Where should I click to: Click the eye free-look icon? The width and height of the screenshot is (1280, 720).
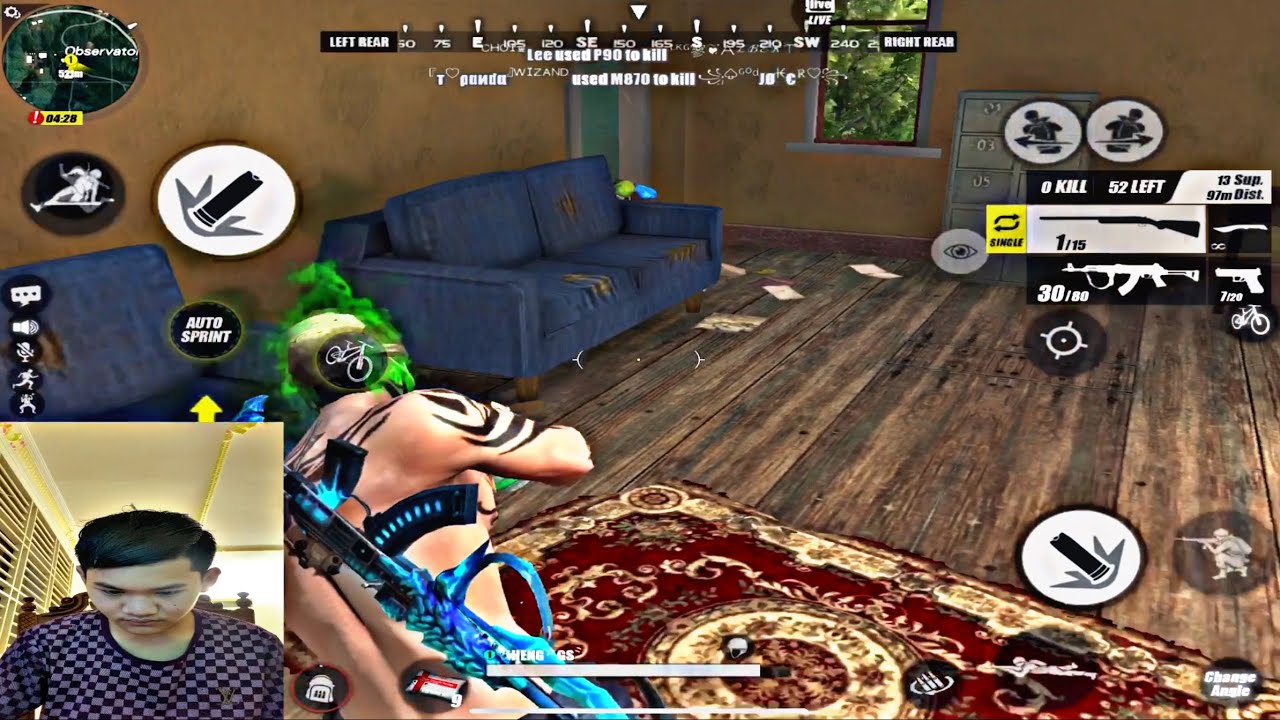(959, 251)
